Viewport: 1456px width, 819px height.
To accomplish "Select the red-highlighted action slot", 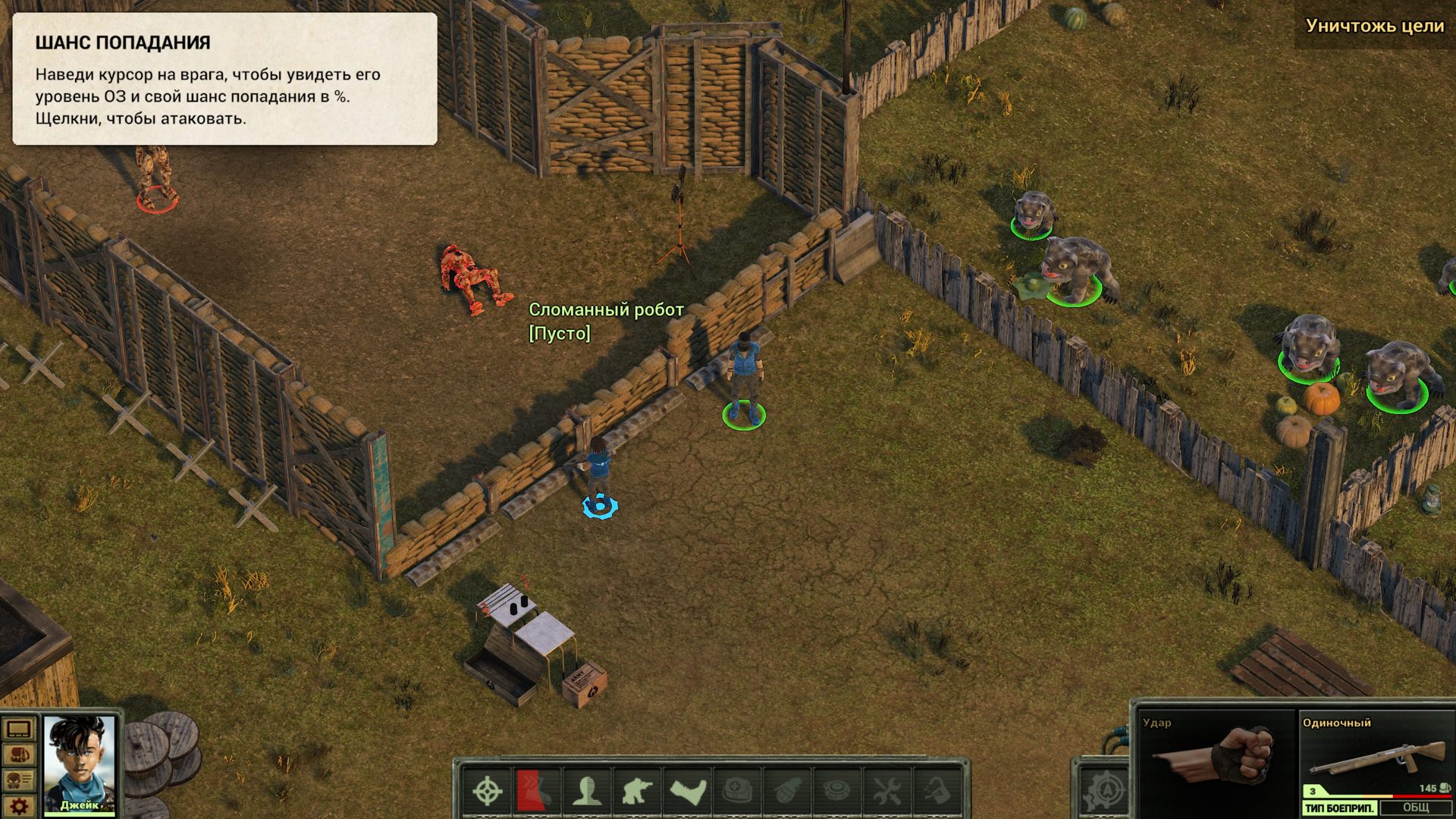I will pyautogui.click(x=537, y=791).
